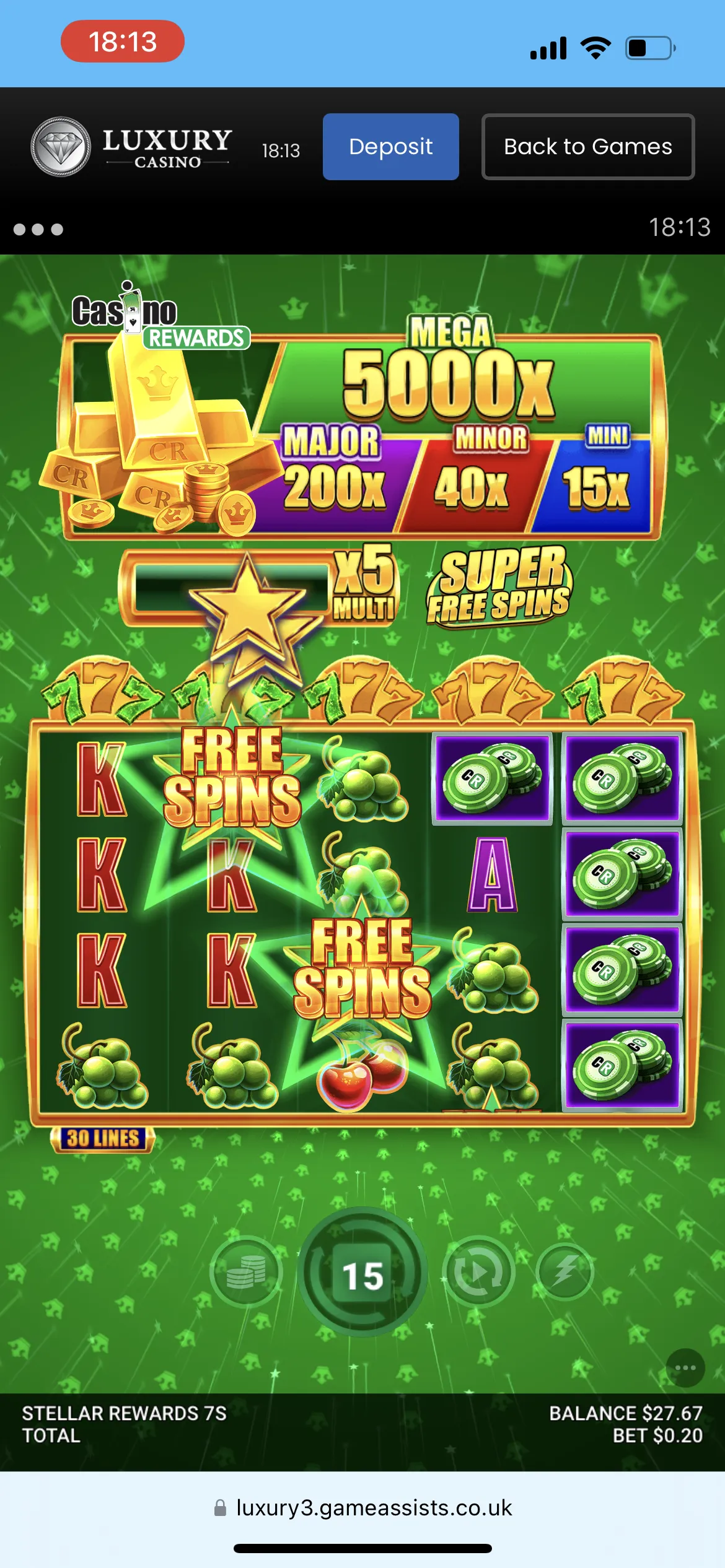
Task: Open the three-dot menu in the black bar
Action: tap(38, 230)
